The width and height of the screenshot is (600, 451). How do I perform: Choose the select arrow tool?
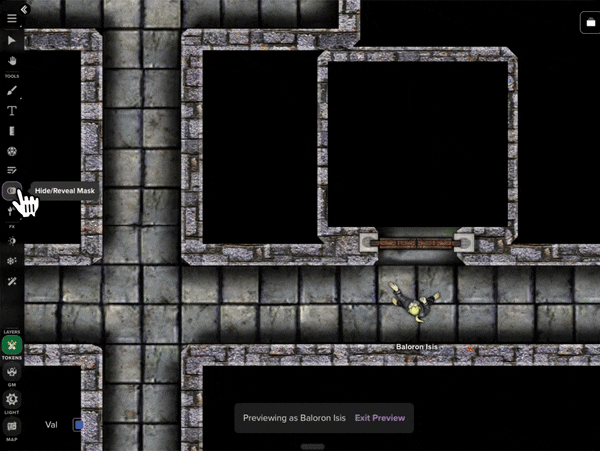click(x=12, y=40)
